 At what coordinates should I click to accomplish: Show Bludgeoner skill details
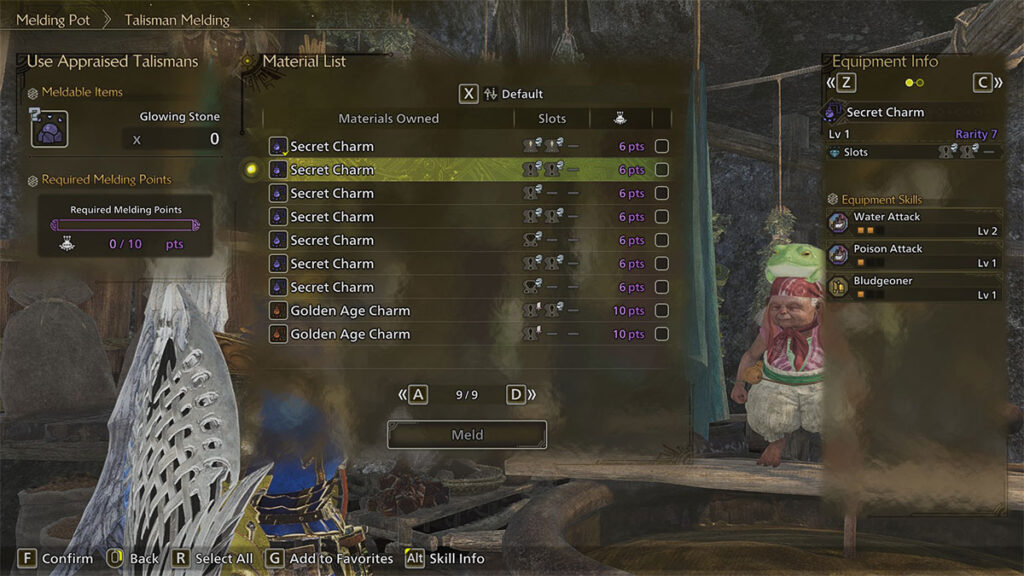click(x=914, y=287)
